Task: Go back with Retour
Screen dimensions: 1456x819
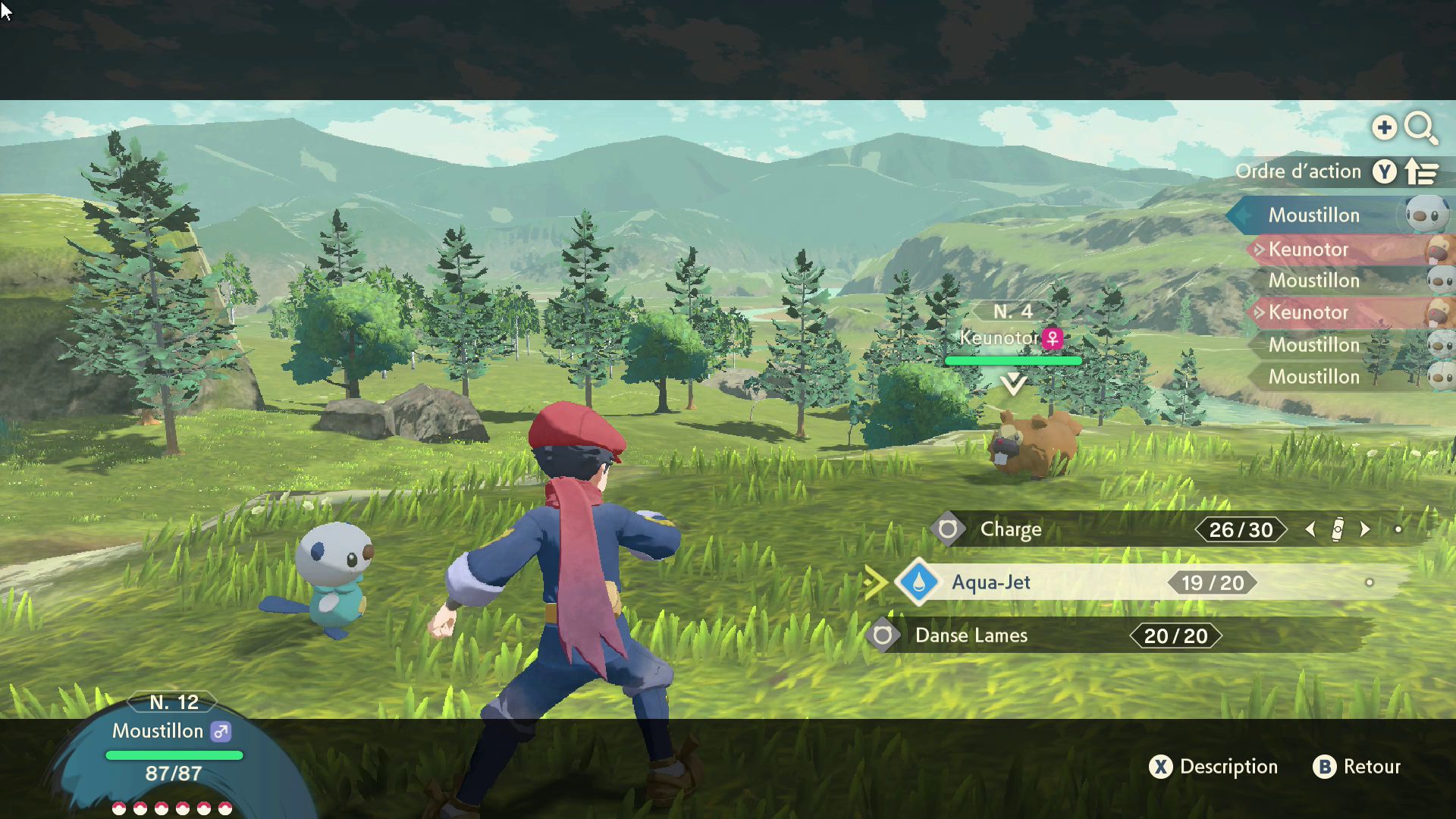Action: pos(1357,767)
